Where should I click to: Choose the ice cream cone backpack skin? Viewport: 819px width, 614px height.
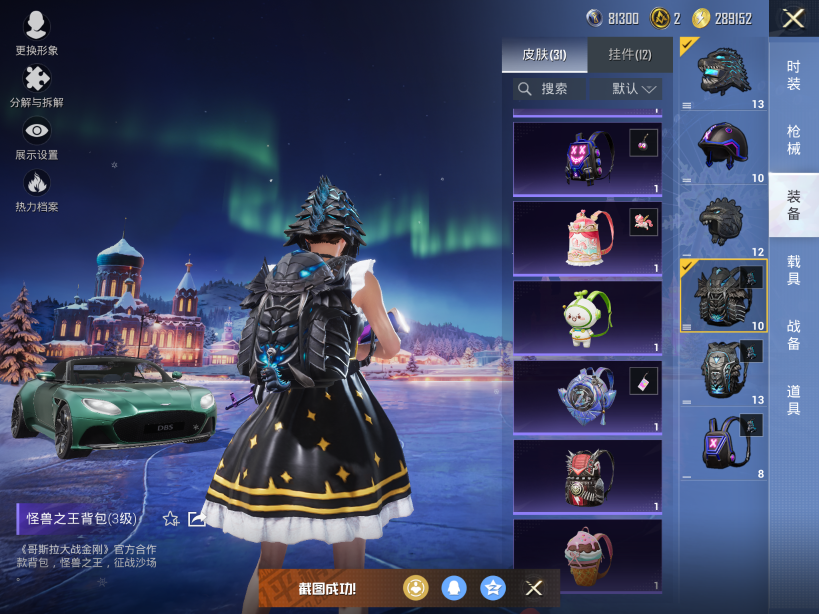[x=587, y=555]
